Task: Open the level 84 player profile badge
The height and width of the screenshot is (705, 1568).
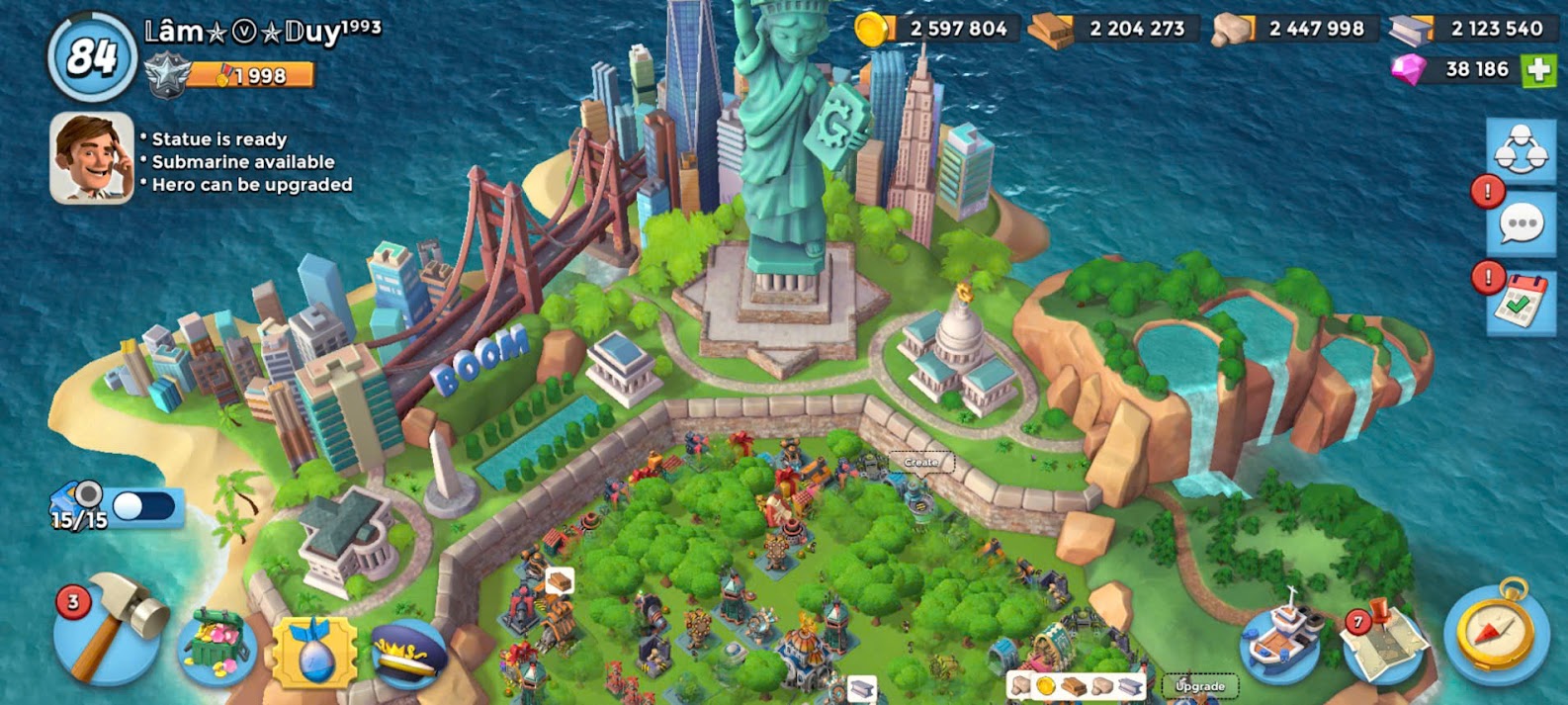Action: click(92, 57)
